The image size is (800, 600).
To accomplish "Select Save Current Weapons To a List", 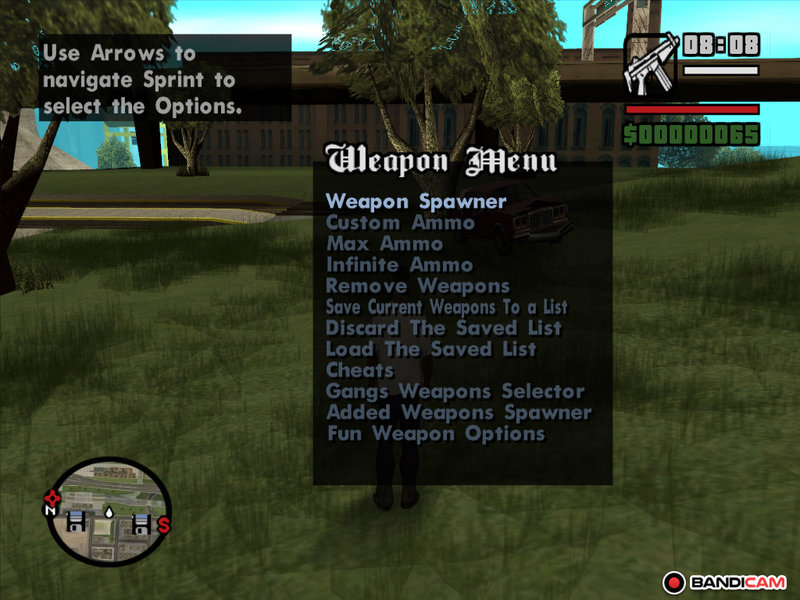I will [x=446, y=307].
